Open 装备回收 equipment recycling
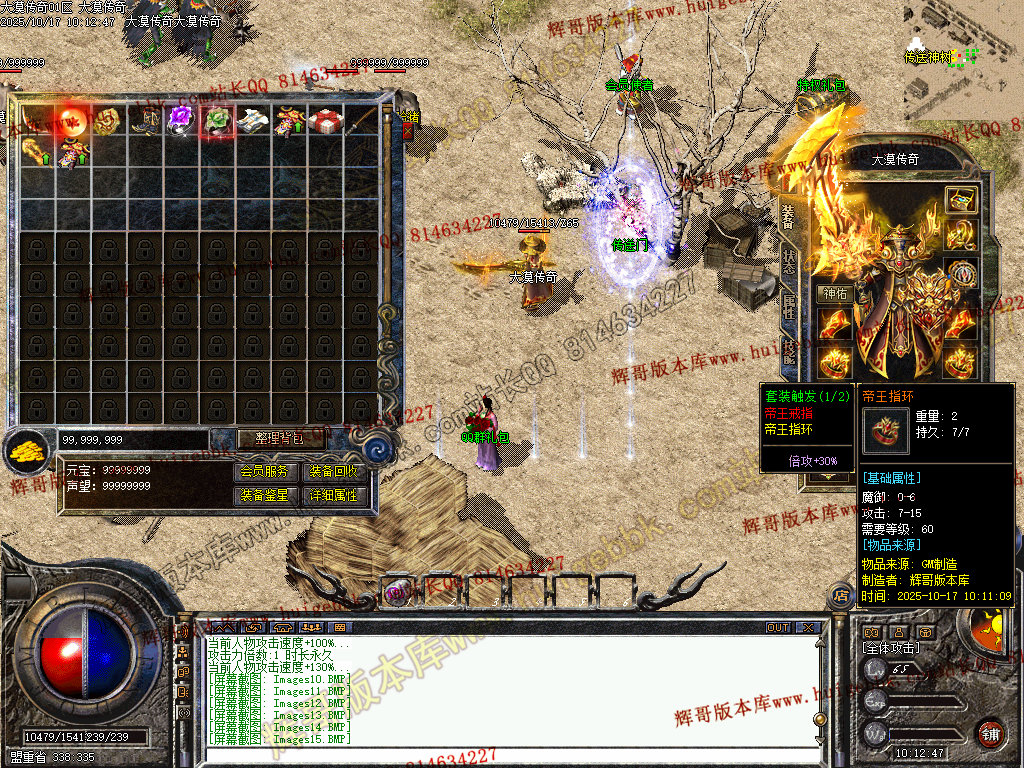1024x768 pixels. coord(334,471)
